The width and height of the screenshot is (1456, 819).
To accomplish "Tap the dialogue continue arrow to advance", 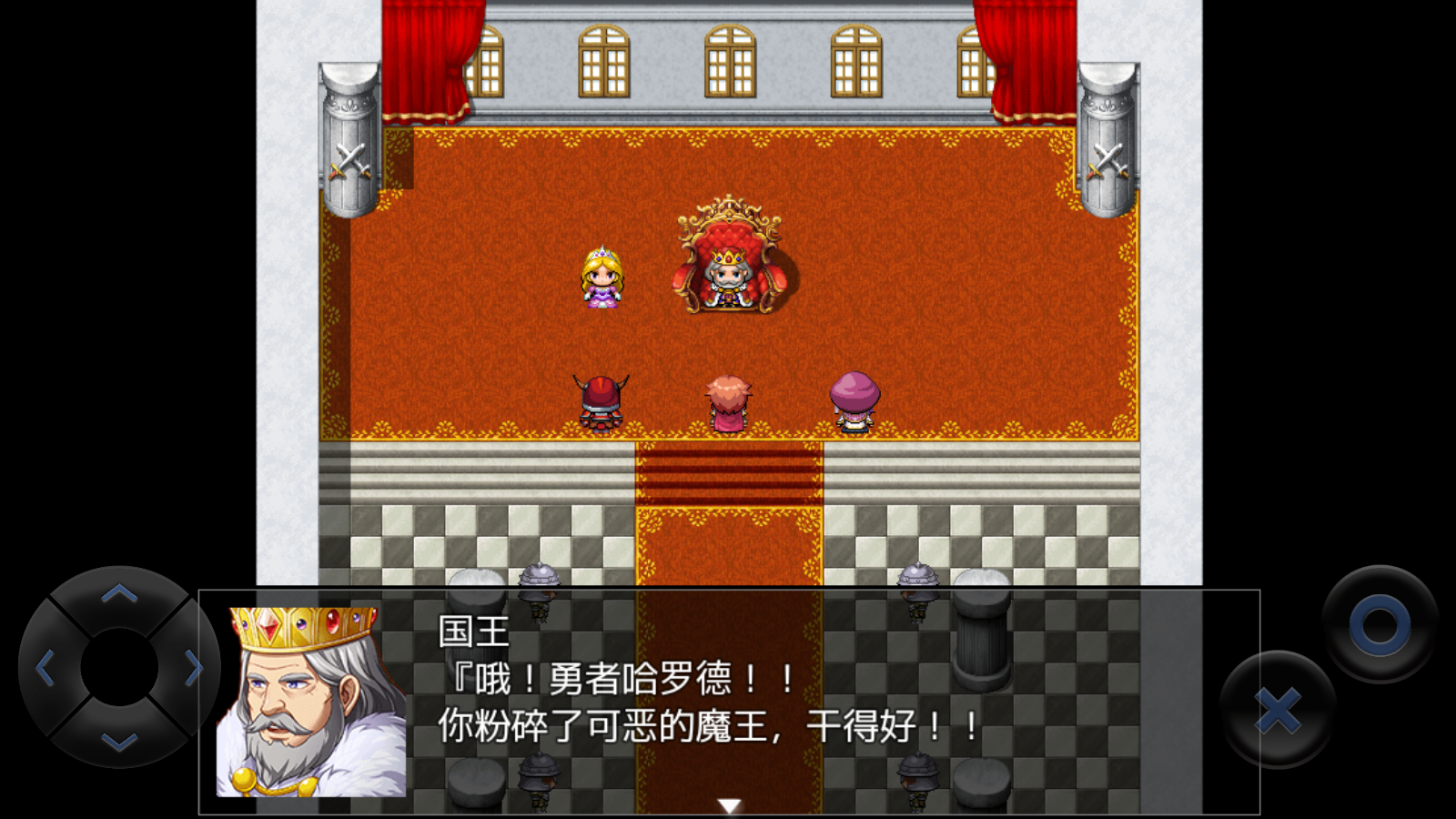I will coord(728,804).
